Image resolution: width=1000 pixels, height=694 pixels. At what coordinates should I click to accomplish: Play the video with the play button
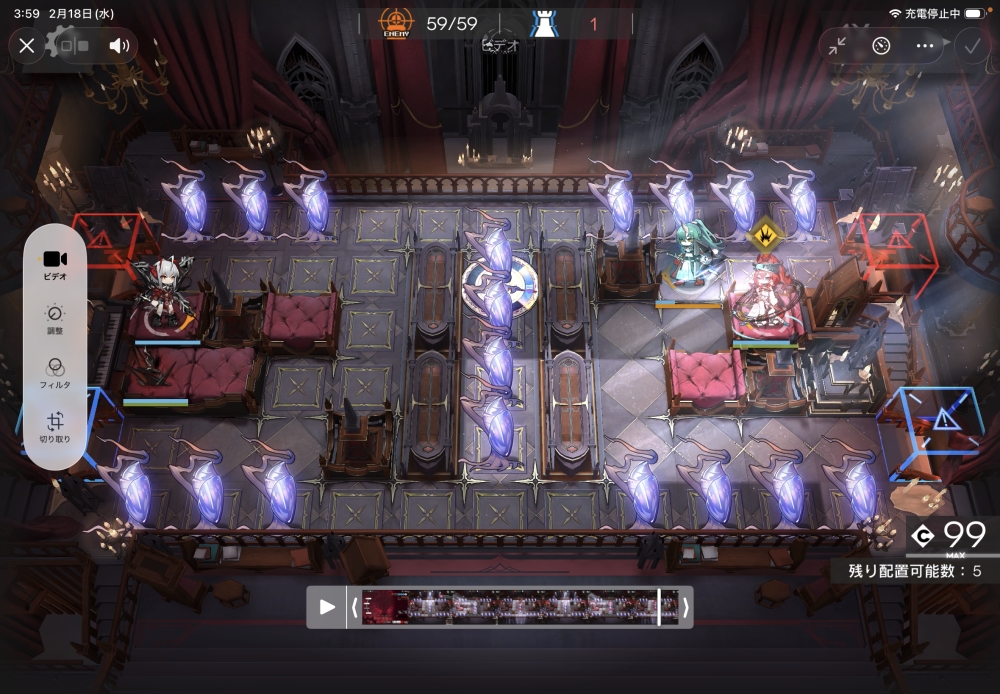coord(327,607)
